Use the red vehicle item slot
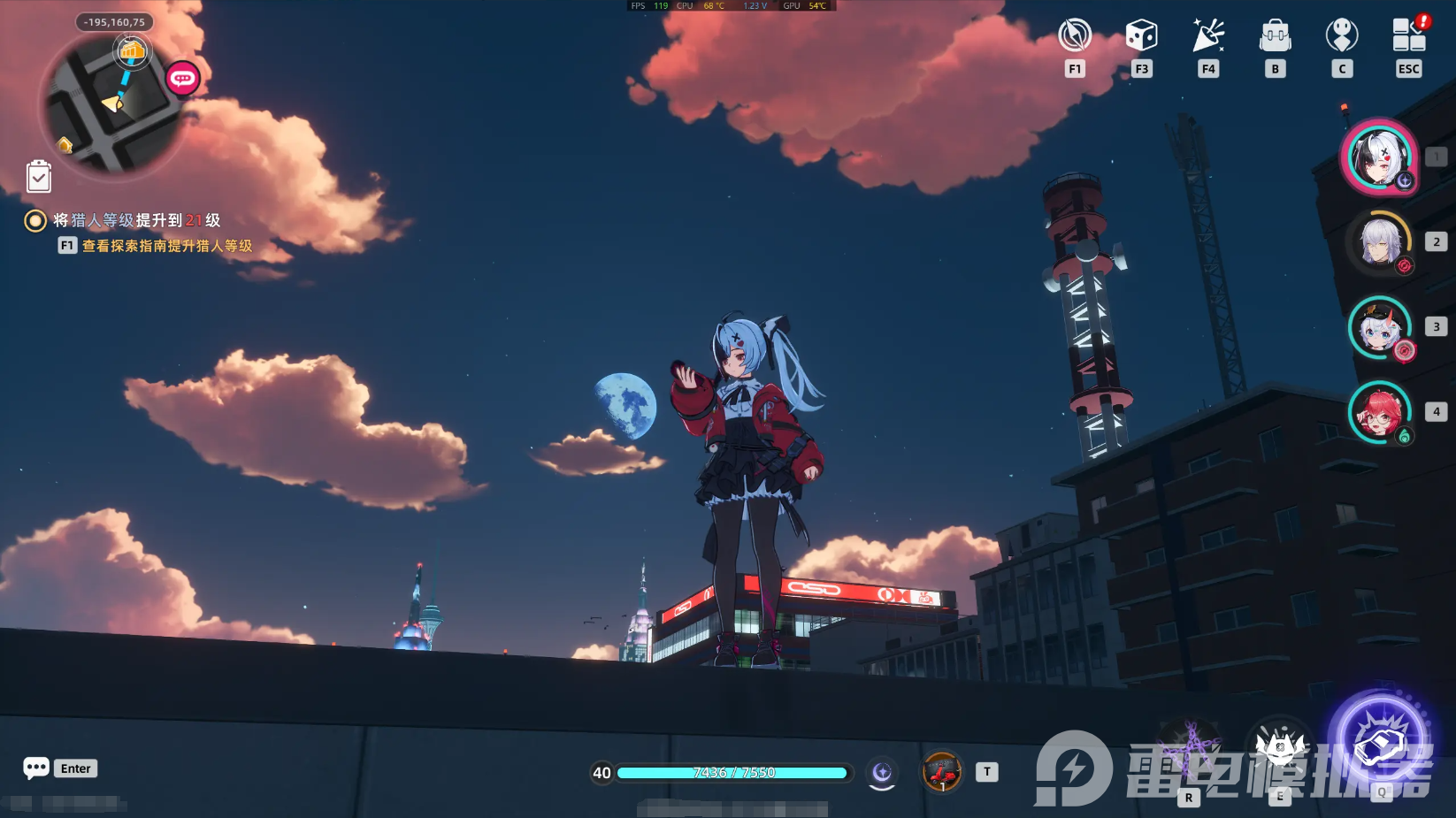The image size is (1456, 818). (x=942, y=773)
